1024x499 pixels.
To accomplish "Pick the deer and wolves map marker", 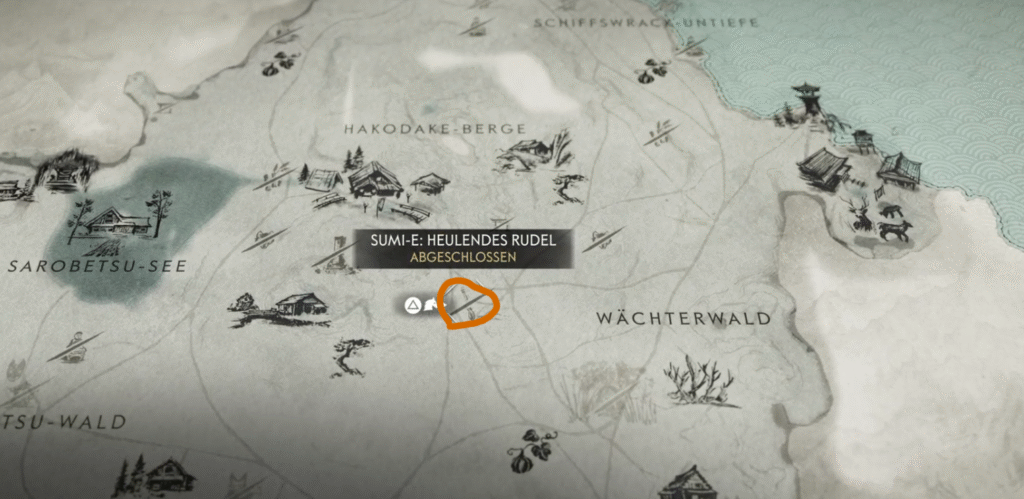I will click(x=880, y=219).
